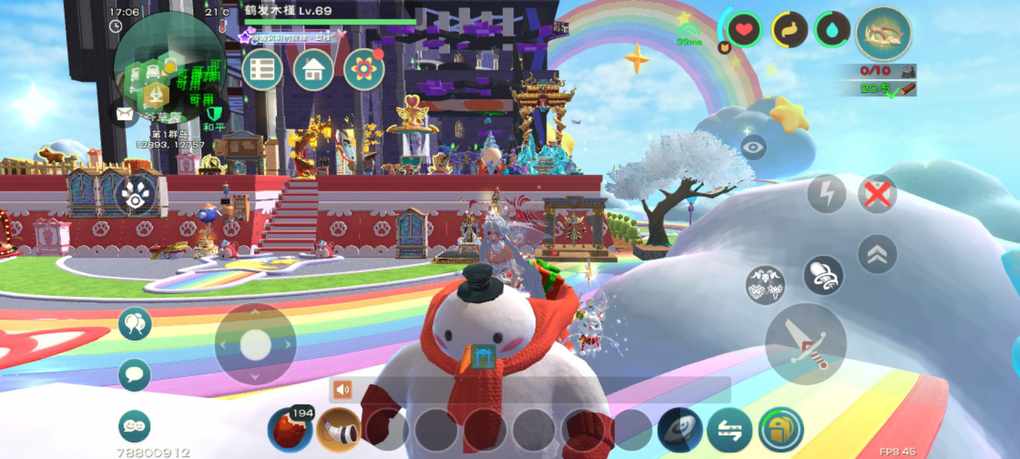
Task: Tap the paw print eye button
Action: (136, 196)
